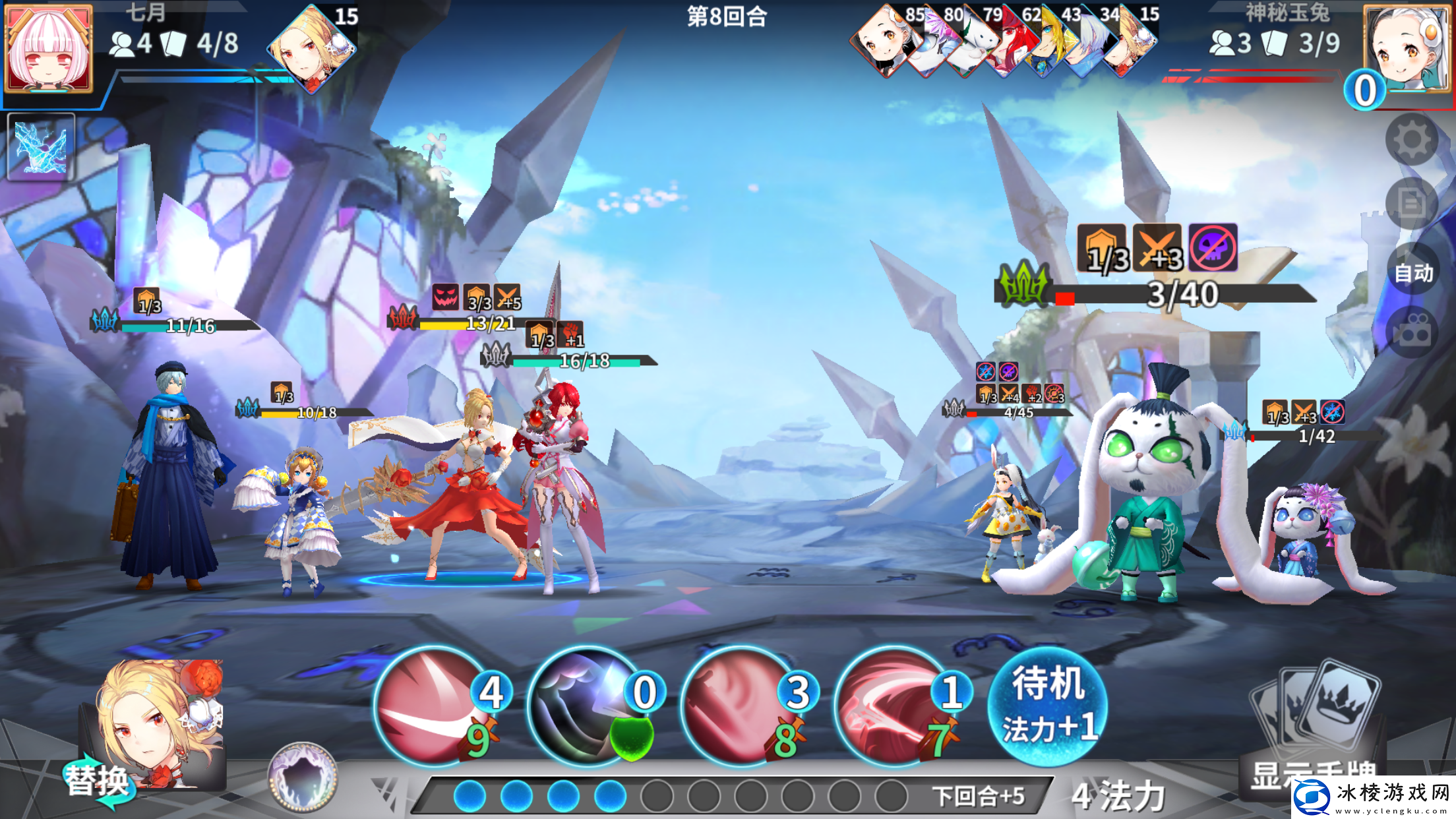The image size is (1456, 819).
Task: Open the battle log document icon
Action: pos(1412,203)
